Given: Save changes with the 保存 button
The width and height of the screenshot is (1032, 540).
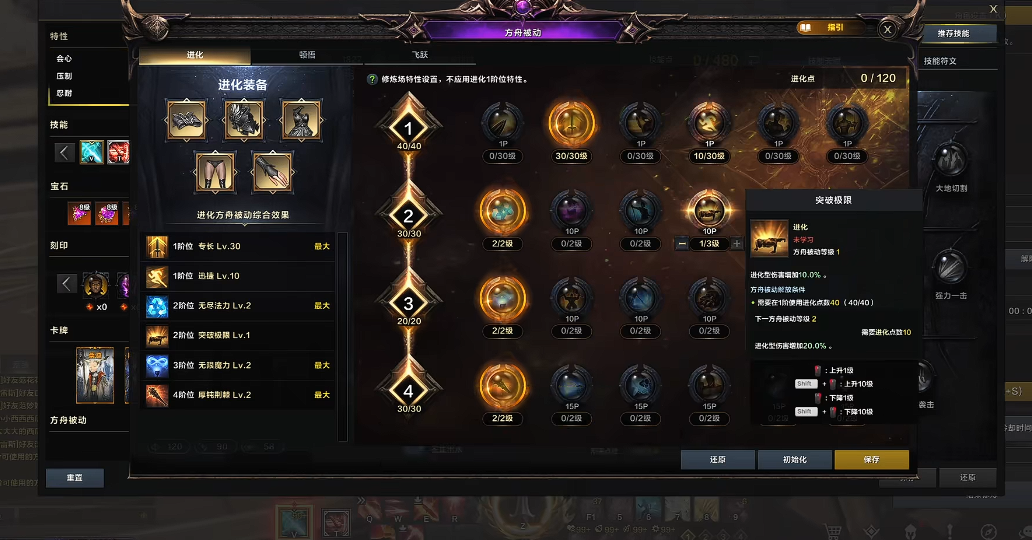Looking at the screenshot, I should pos(871,460).
